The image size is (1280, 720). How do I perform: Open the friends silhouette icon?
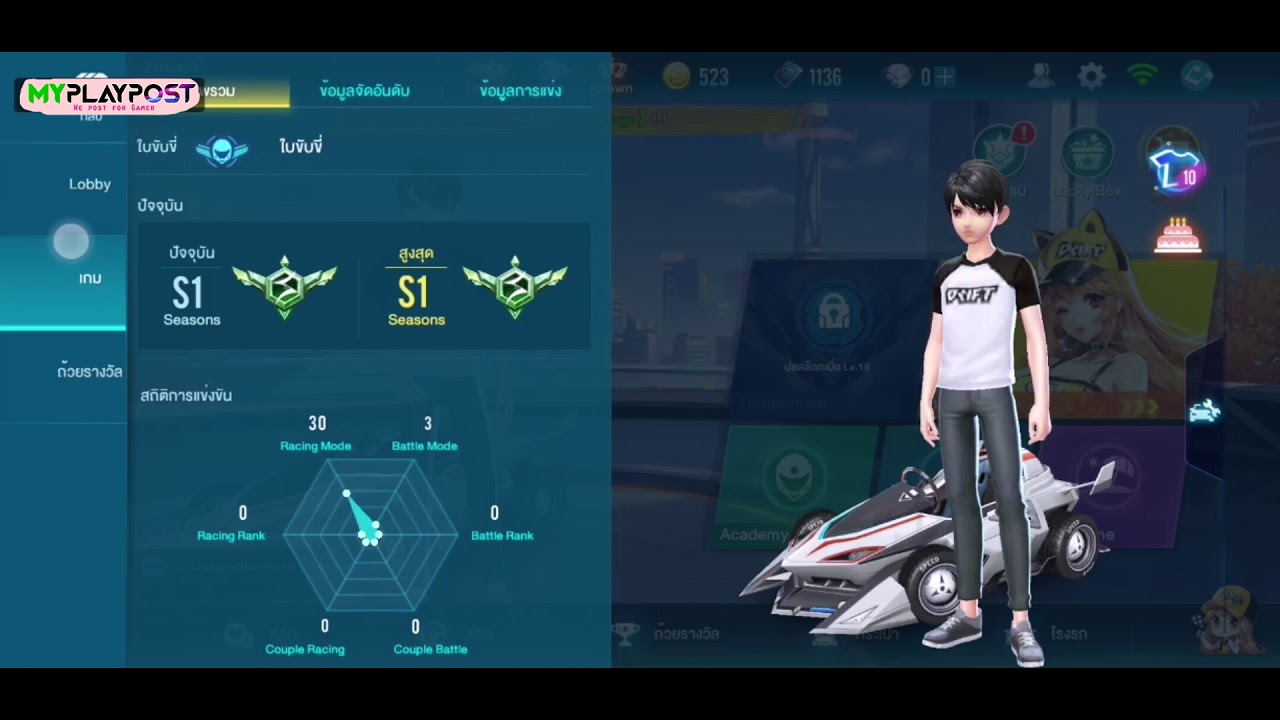click(1041, 76)
